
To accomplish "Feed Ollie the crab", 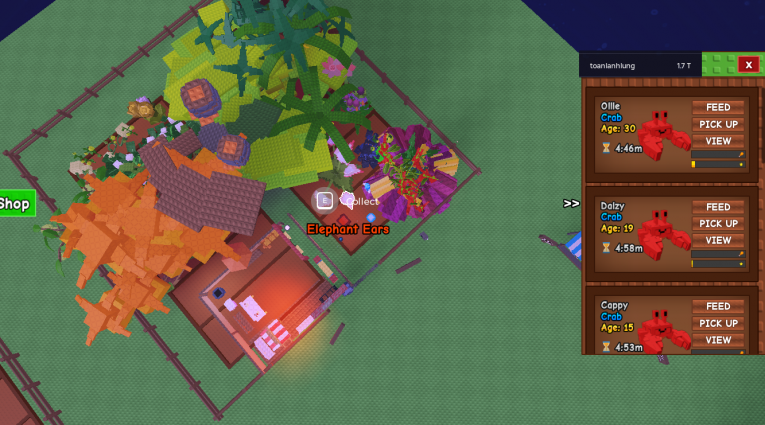I will click(x=718, y=108).
